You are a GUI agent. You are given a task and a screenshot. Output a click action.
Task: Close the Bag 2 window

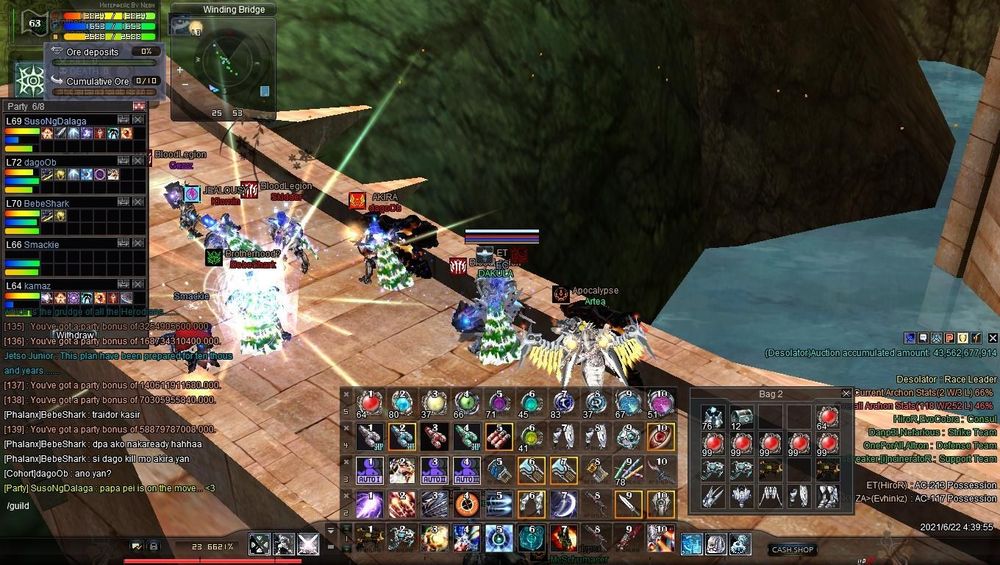[x=846, y=394]
